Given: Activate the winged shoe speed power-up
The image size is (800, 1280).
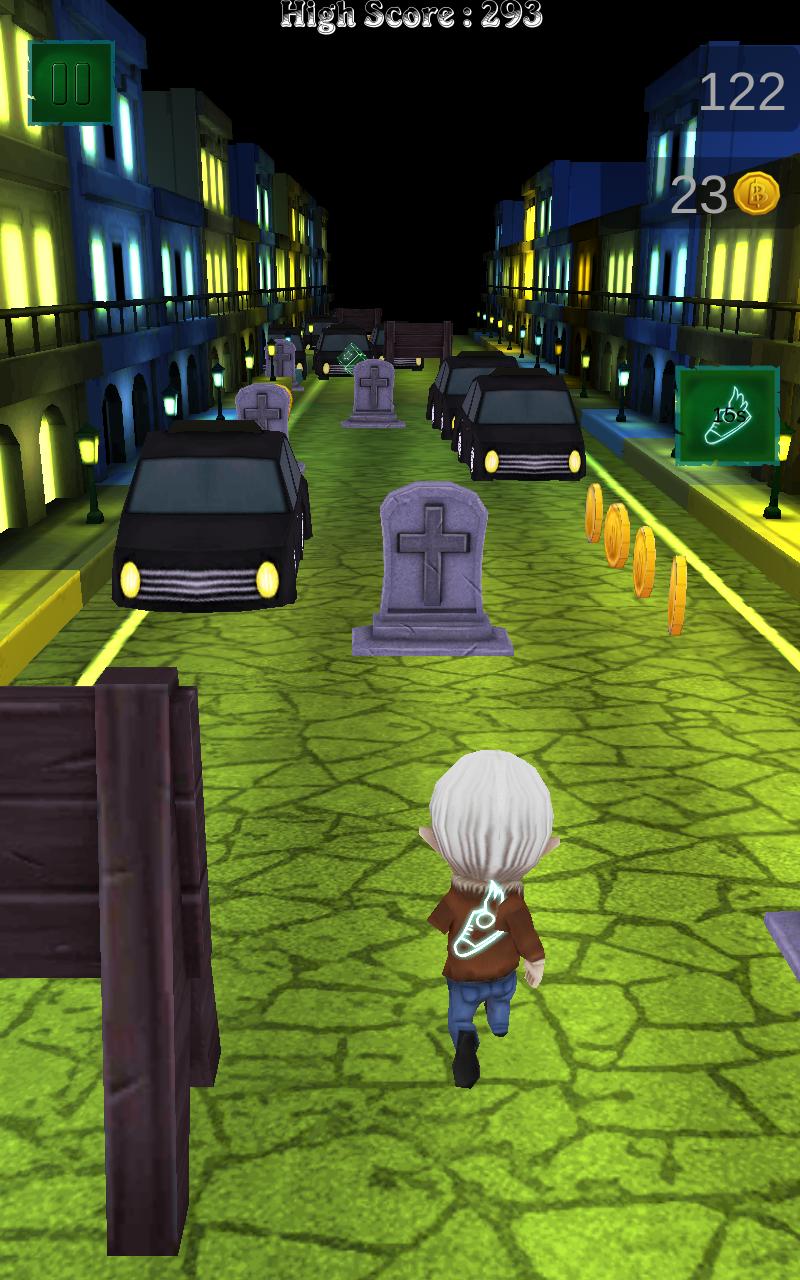Looking at the screenshot, I should click(727, 416).
